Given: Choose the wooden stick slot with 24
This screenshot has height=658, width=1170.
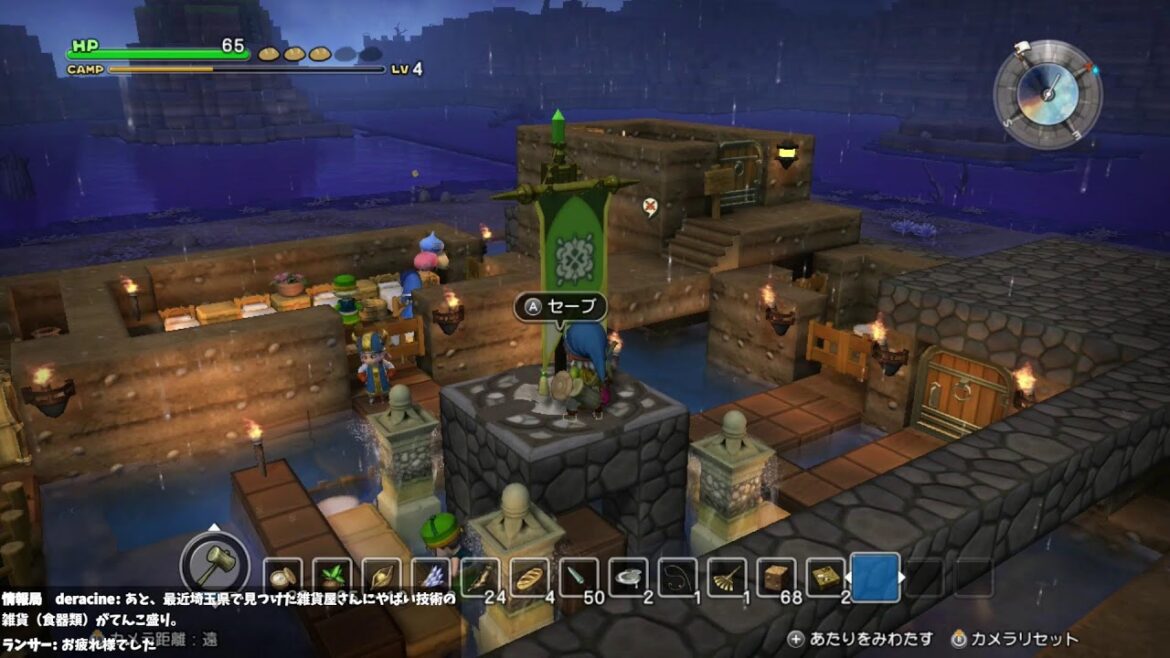Looking at the screenshot, I should pyautogui.click(x=480, y=578).
